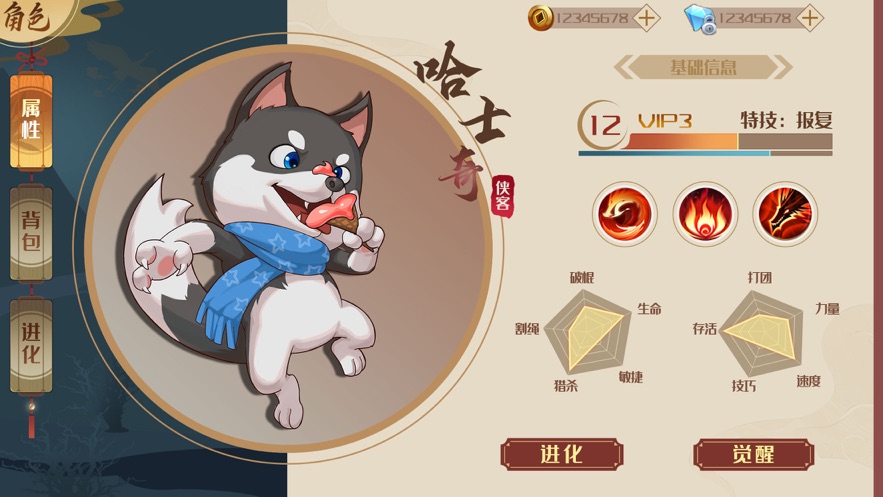Image resolution: width=883 pixels, height=497 pixels.
Task: Activate the 觉醒 awaken button
Action: pos(753,454)
